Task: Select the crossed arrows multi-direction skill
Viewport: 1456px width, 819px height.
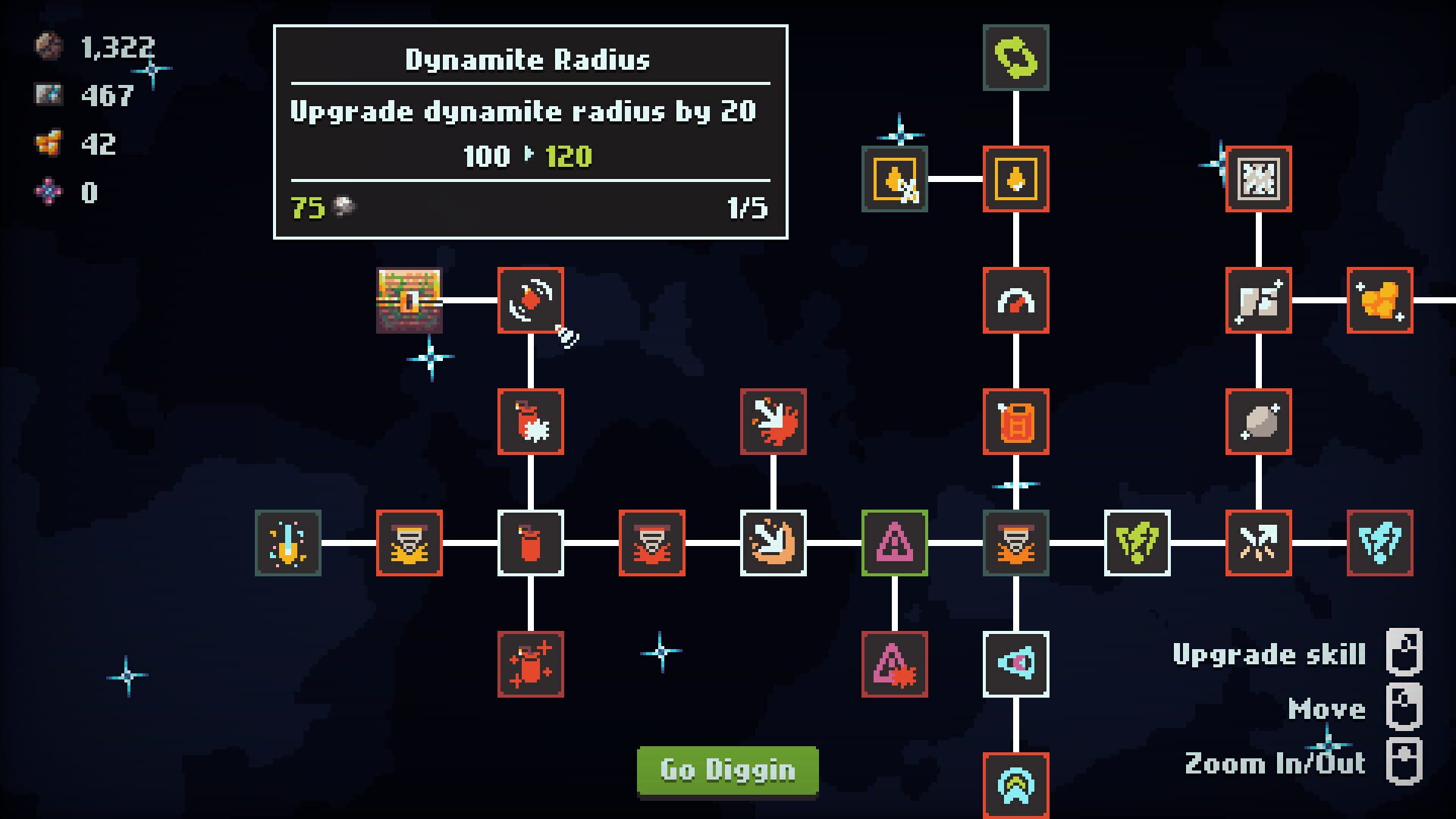Action: click(1259, 543)
